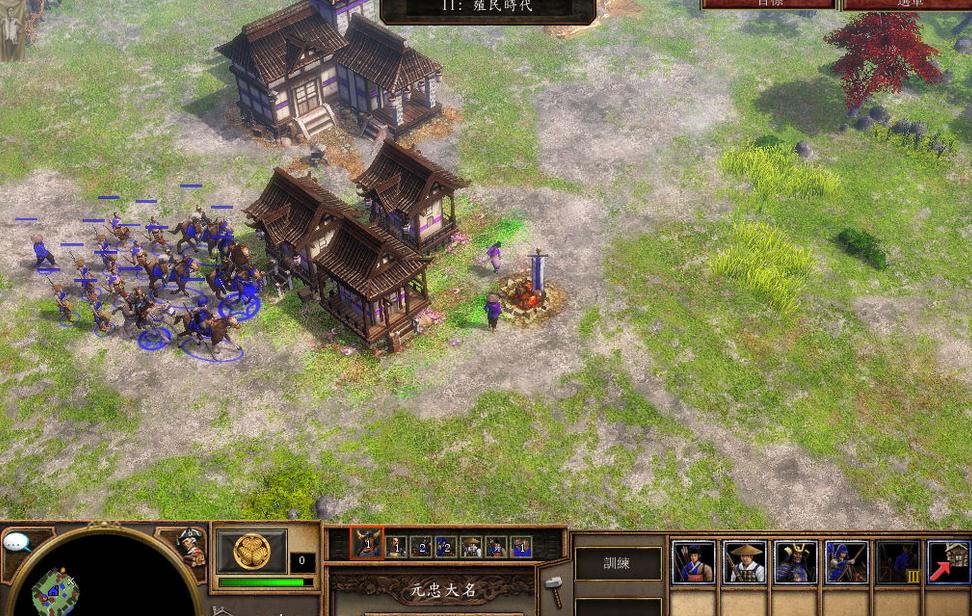Click the advisor portrait beside the minimap
972x616 pixels.
pyautogui.click(x=188, y=545)
